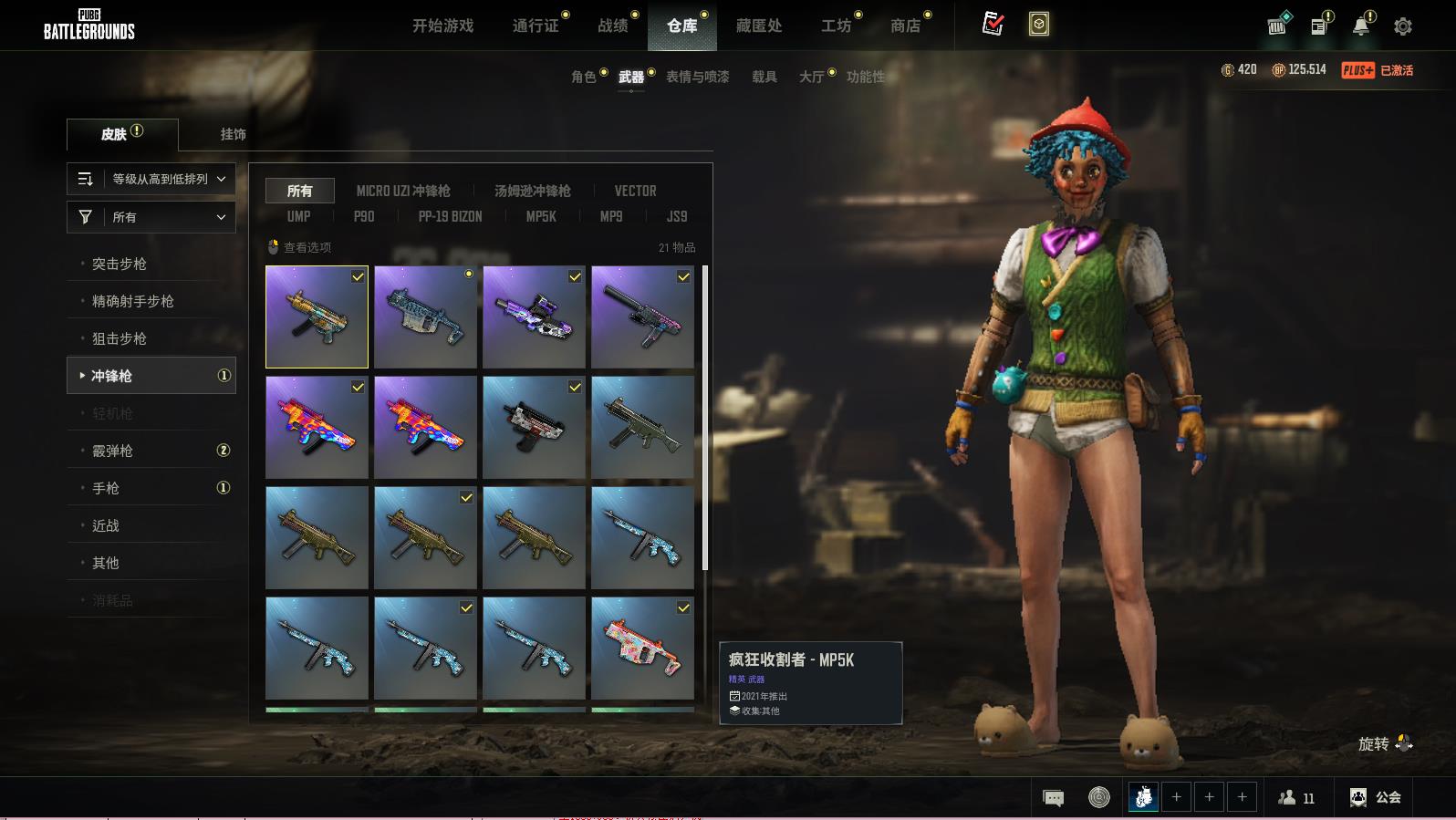The width and height of the screenshot is (1456, 820).
Task: Select the gold MP5K skin thumbnail
Action: click(x=317, y=317)
